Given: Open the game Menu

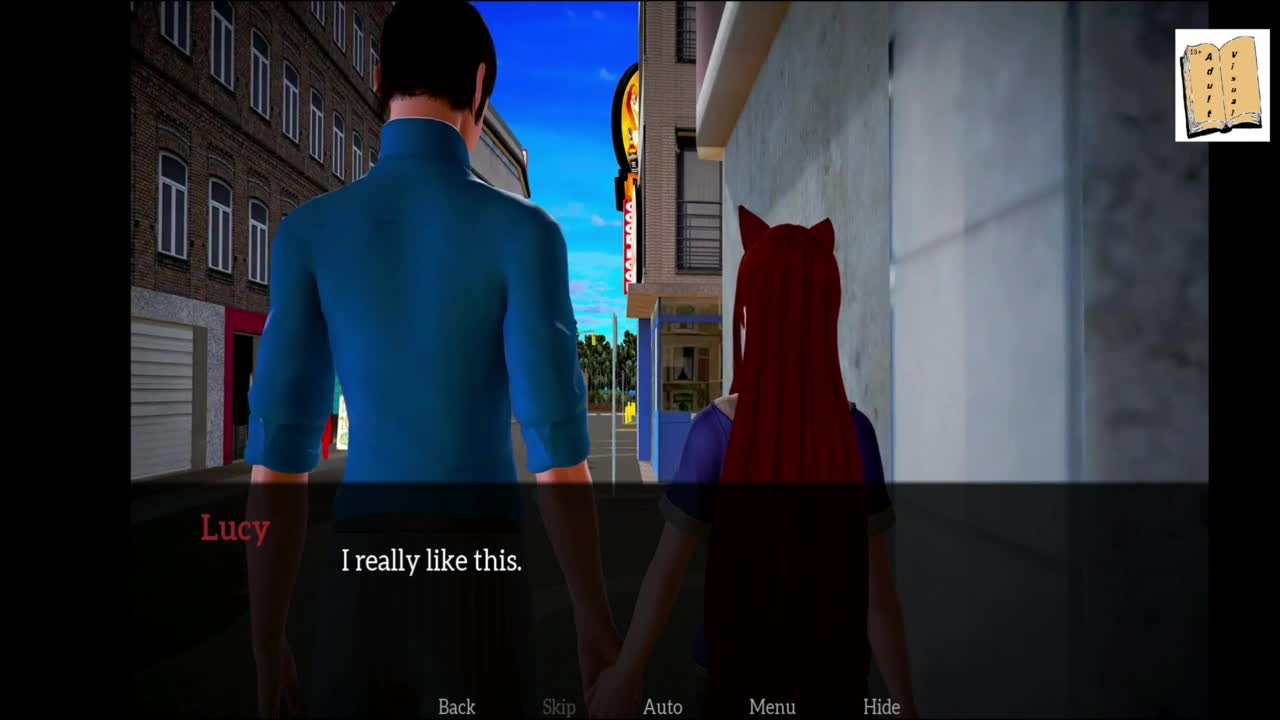Looking at the screenshot, I should [772, 706].
